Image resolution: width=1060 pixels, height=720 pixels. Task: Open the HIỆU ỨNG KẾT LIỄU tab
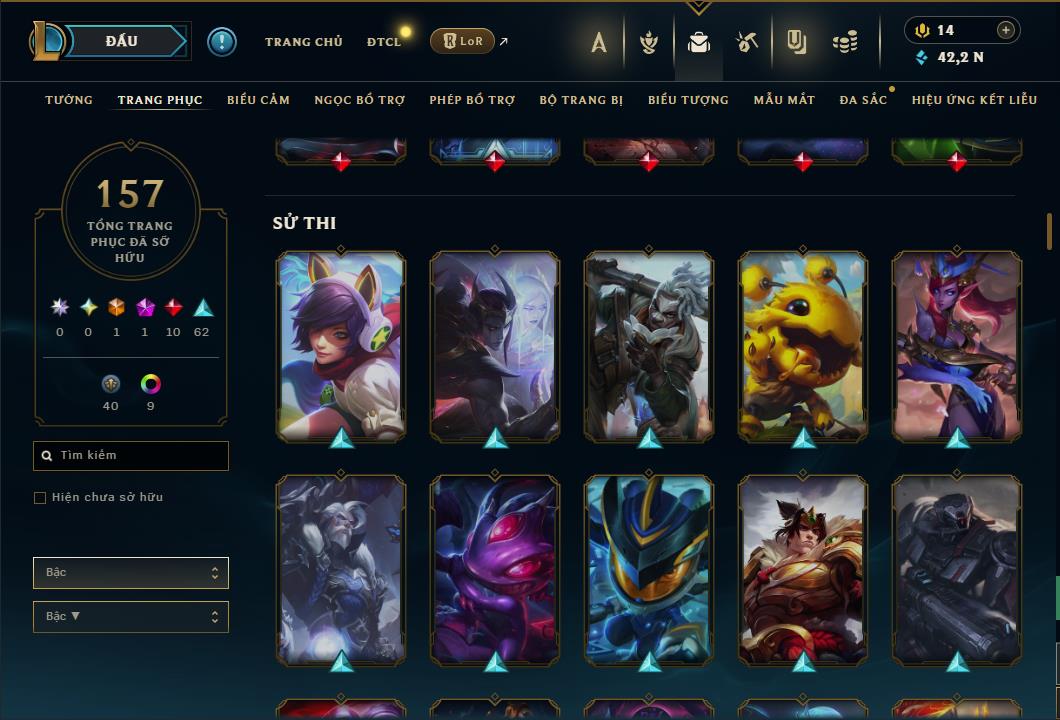974,100
